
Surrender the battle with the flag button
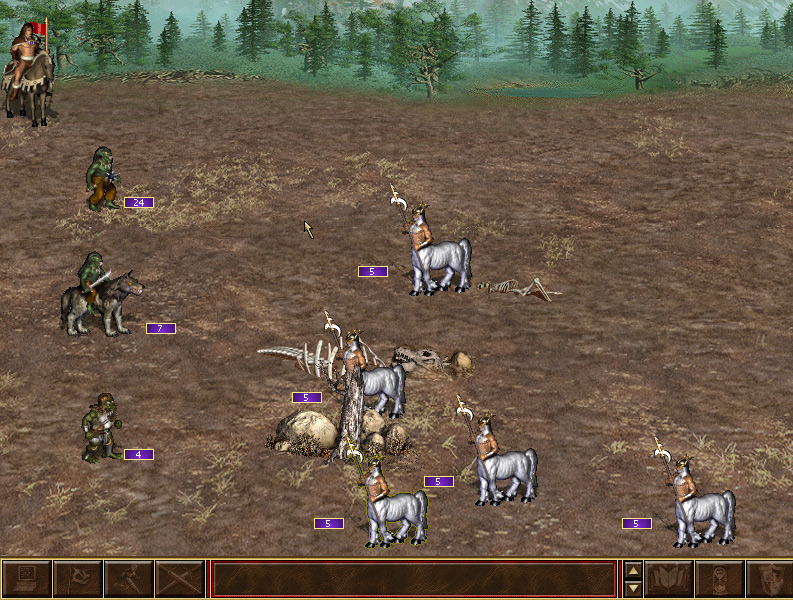click(x=78, y=579)
